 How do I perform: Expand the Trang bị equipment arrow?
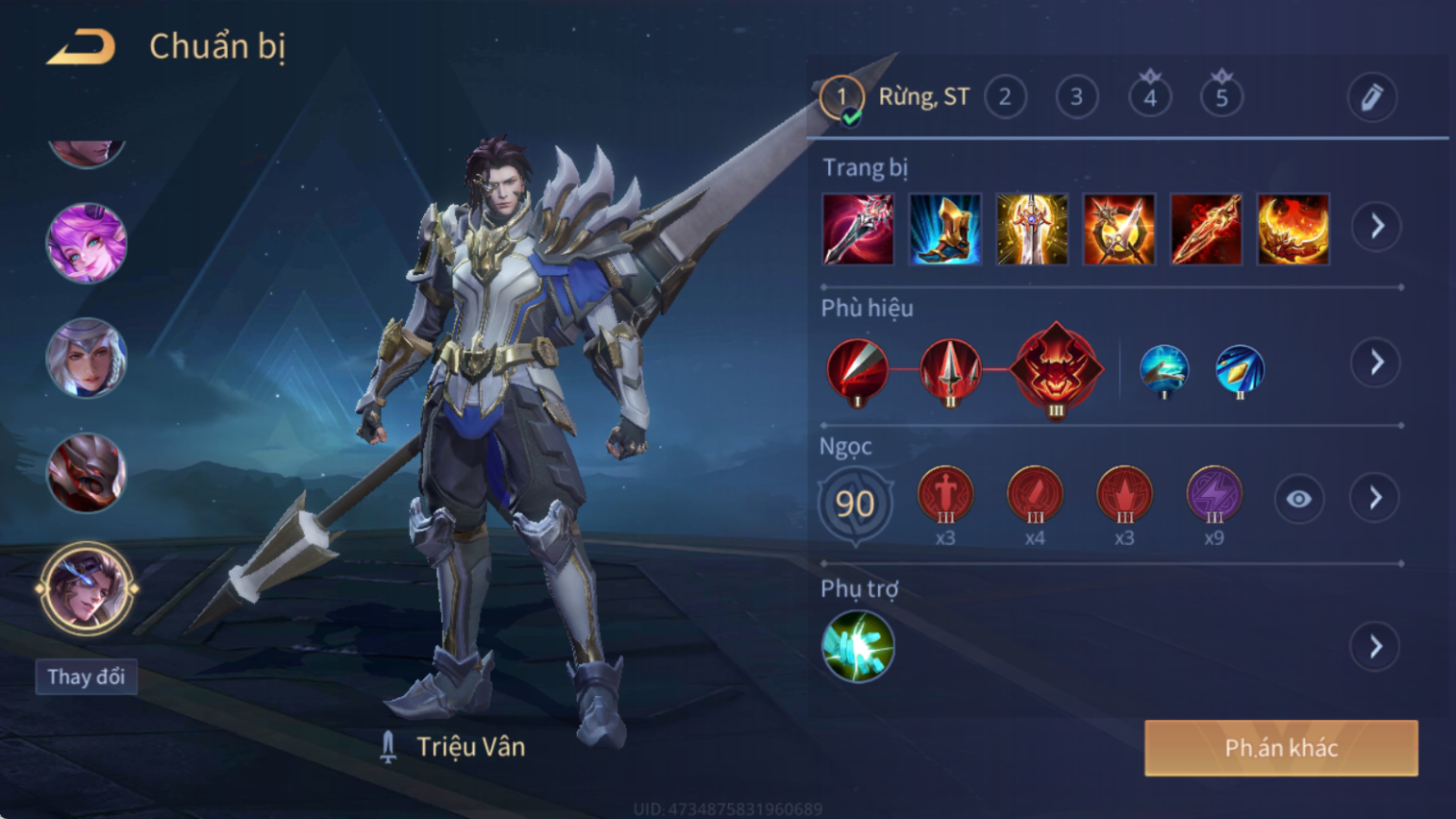[x=1376, y=227]
